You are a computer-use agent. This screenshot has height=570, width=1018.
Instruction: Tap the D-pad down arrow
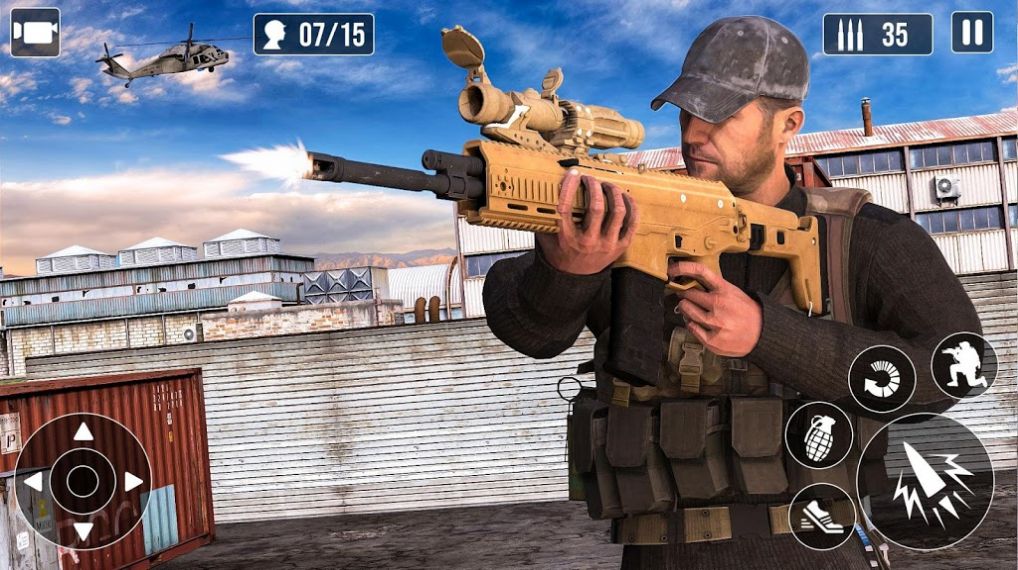pyautogui.click(x=83, y=531)
